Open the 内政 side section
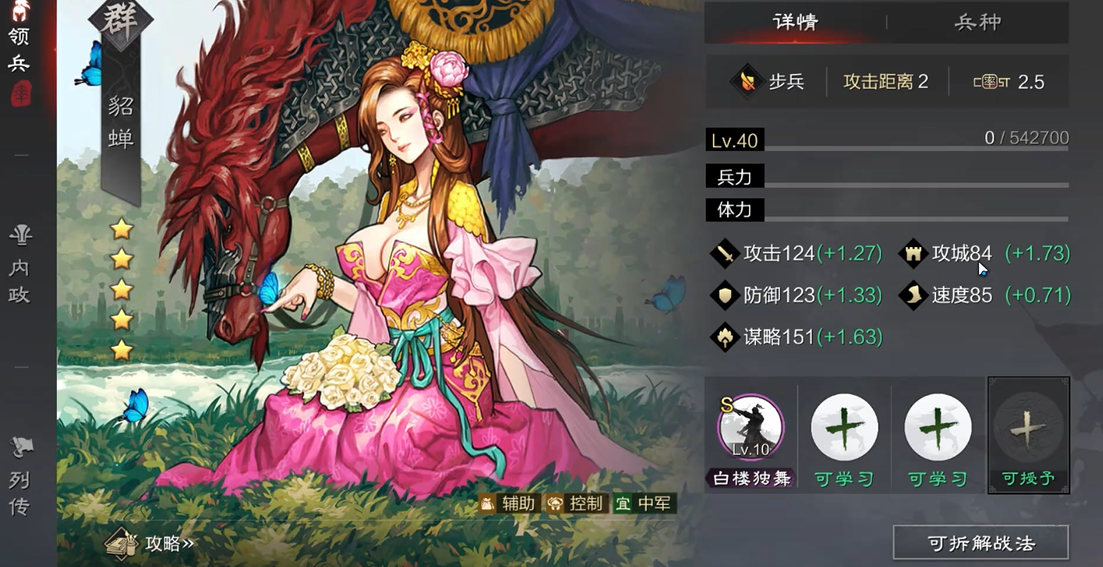 pyautogui.click(x=20, y=265)
